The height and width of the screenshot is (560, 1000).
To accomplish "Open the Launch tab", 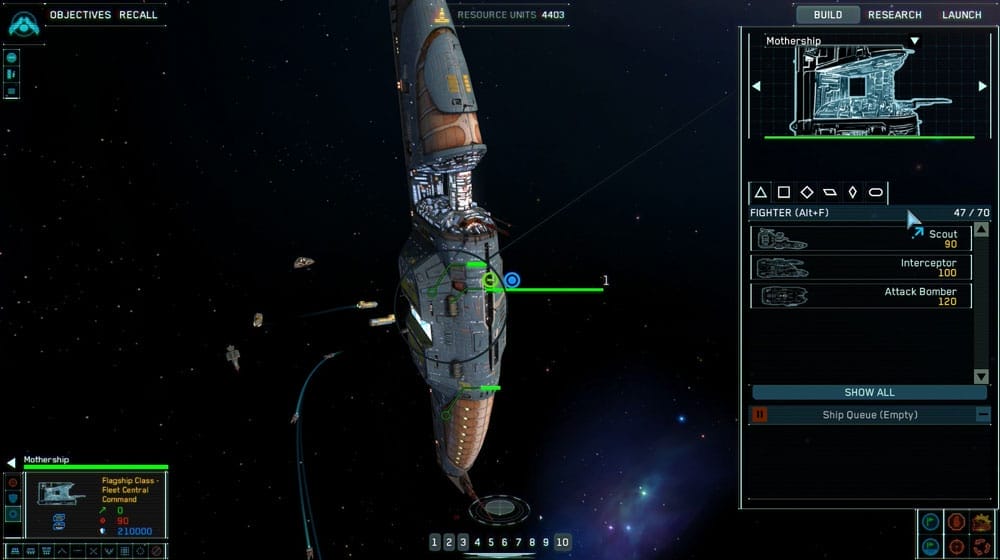I will coord(961,15).
